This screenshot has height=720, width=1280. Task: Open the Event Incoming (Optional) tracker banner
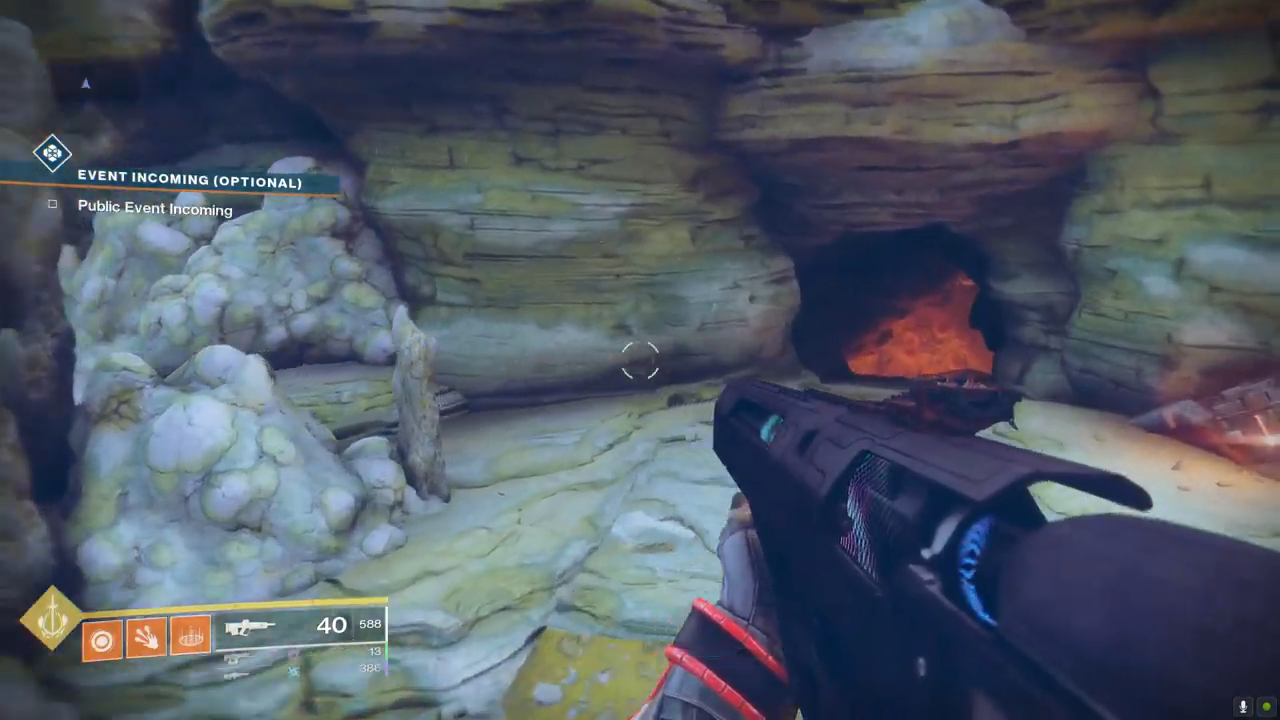pyautogui.click(x=190, y=181)
